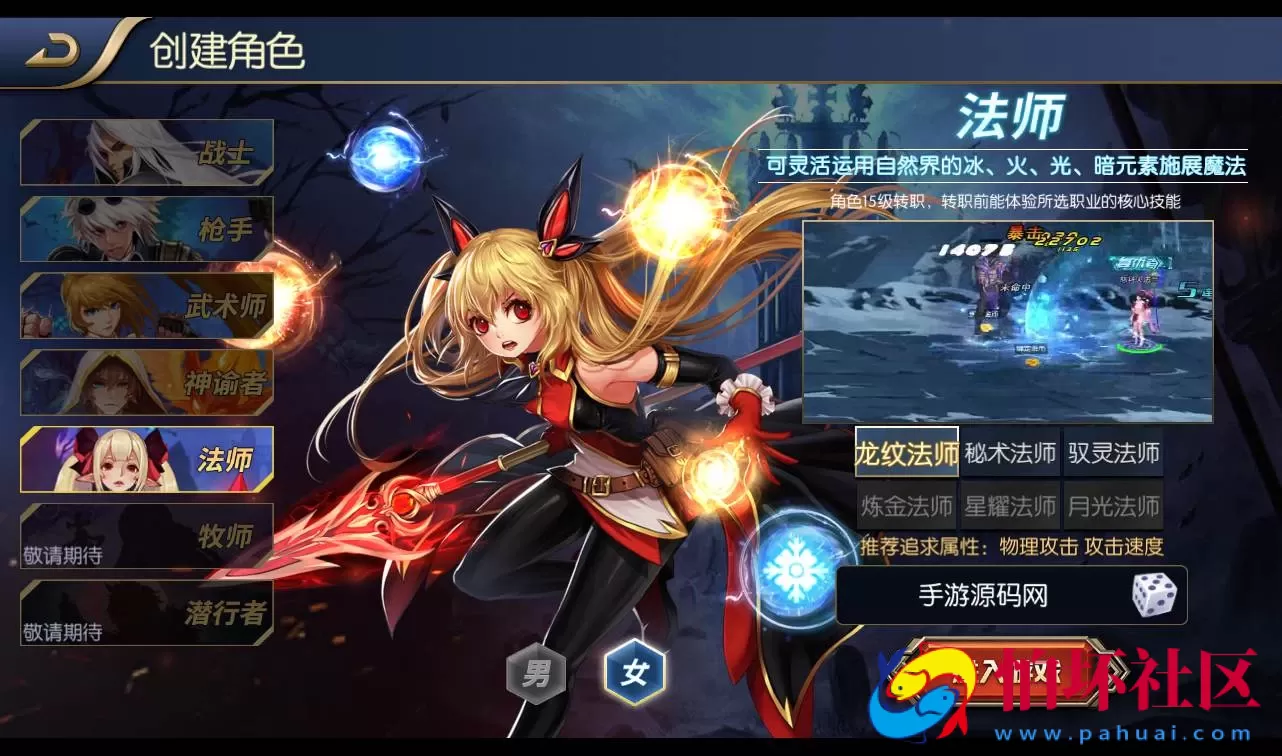The image size is (1282, 756).
Task: Select the 男 male gender option
Action: pos(535,676)
